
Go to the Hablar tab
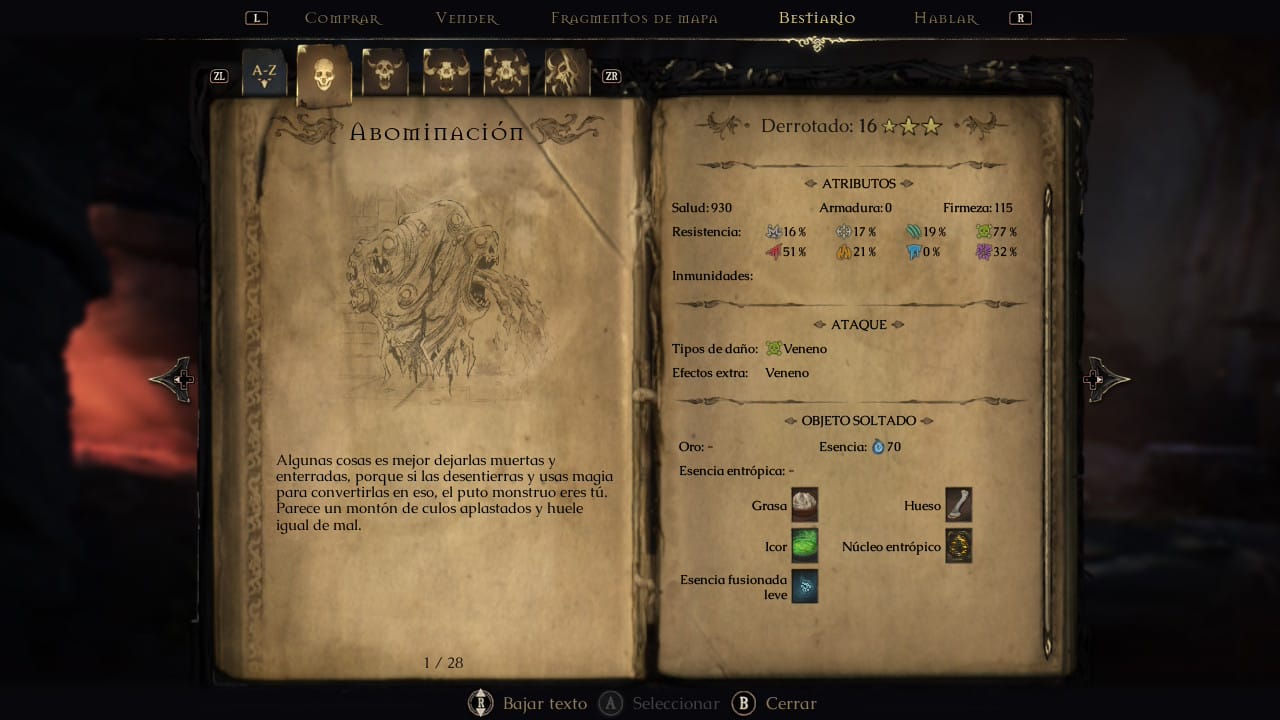pyautogui.click(x=945, y=18)
